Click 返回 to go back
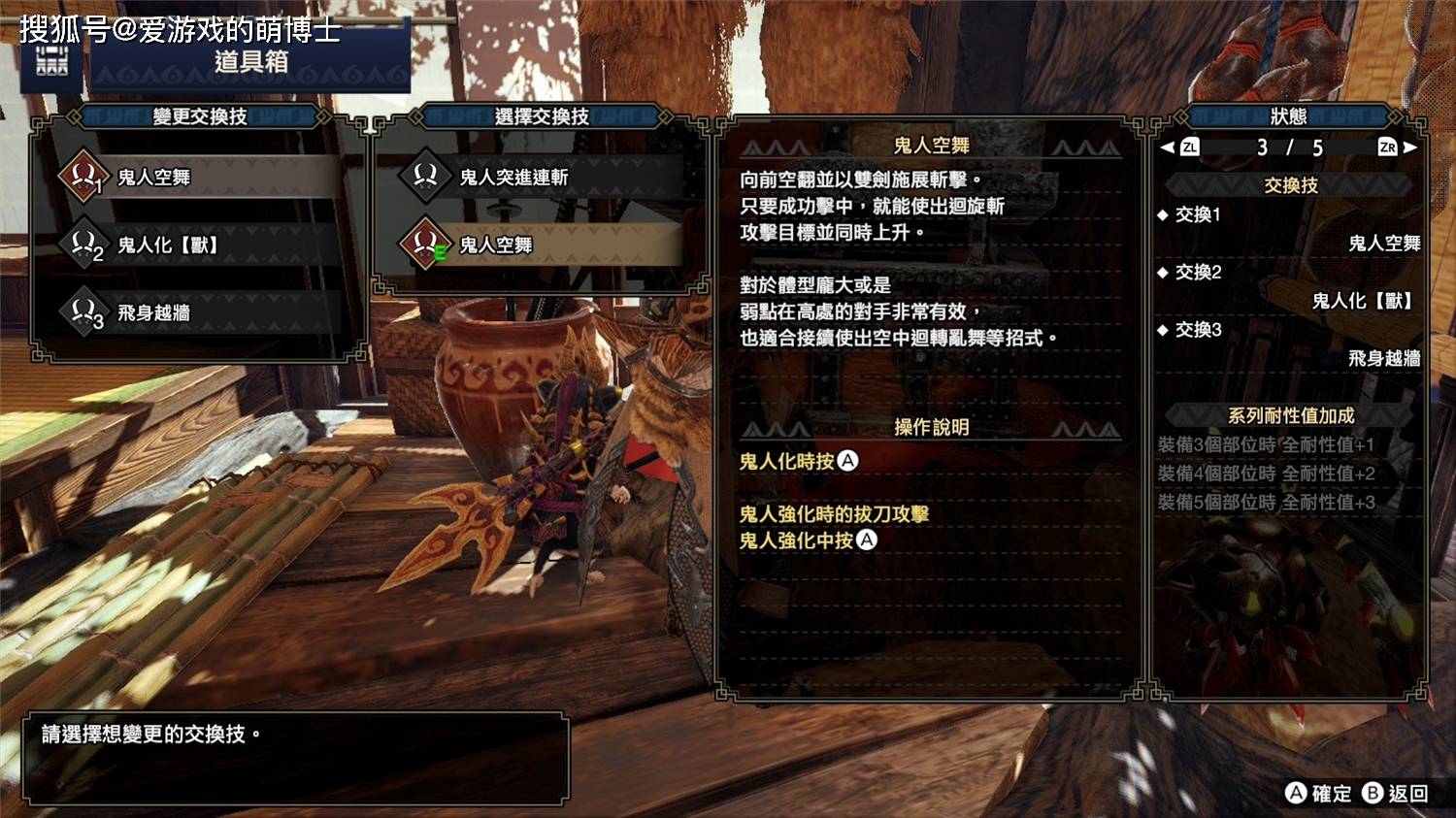1456x818 pixels. [x=1395, y=794]
